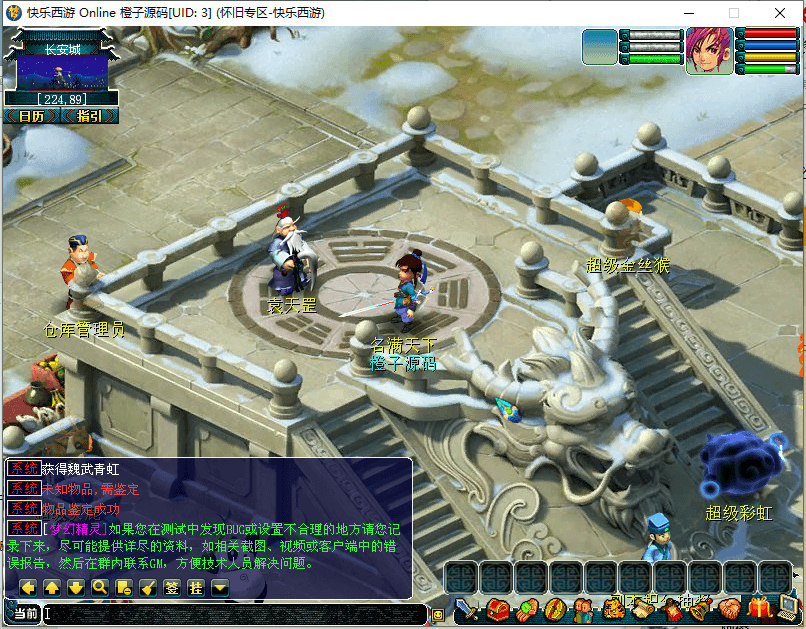Viewport: 806px width, 629px height.
Task: Click the 签 sign-in button
Action: (172, 588)
